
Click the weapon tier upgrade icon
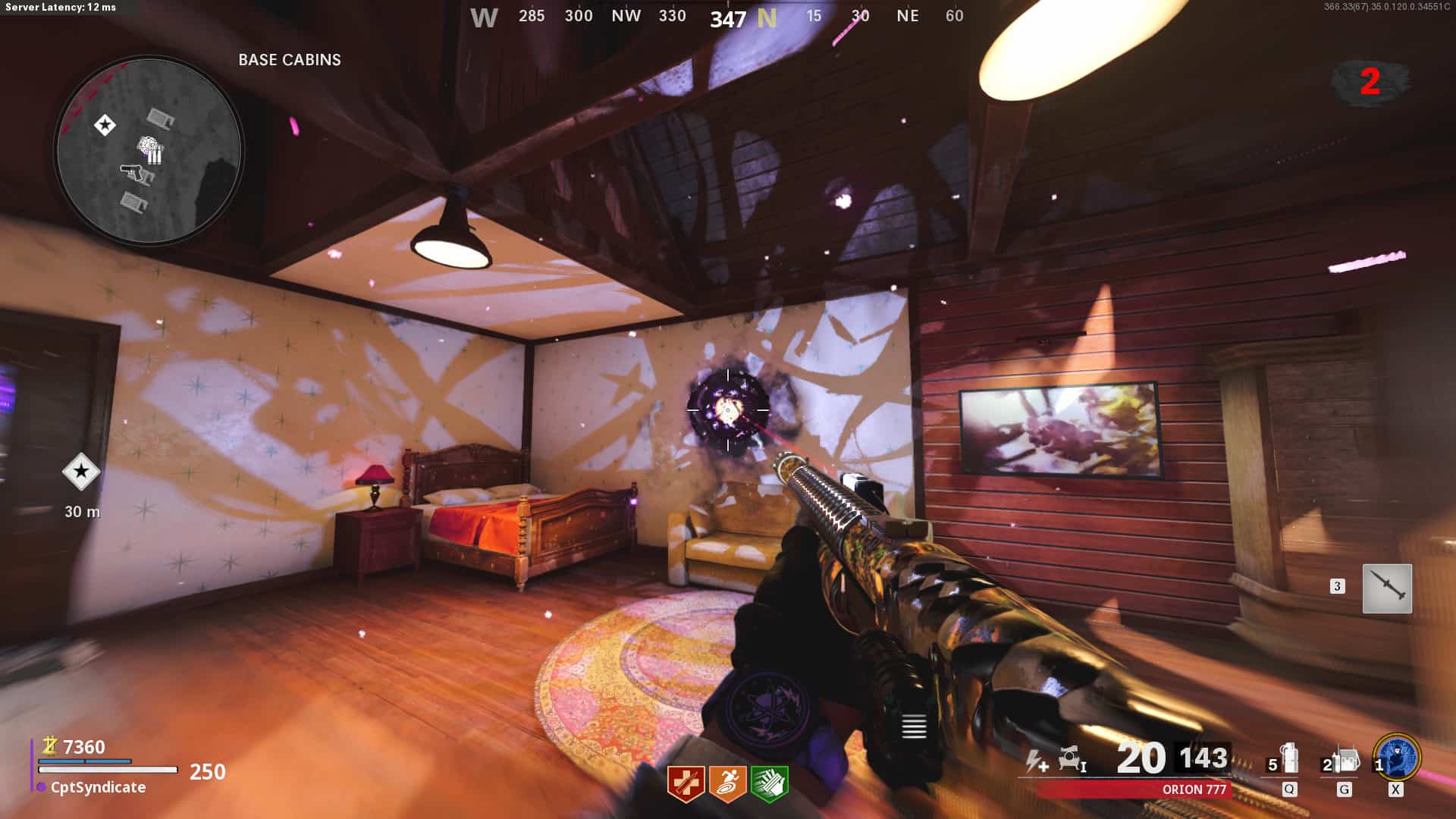tap(1072, 758)
